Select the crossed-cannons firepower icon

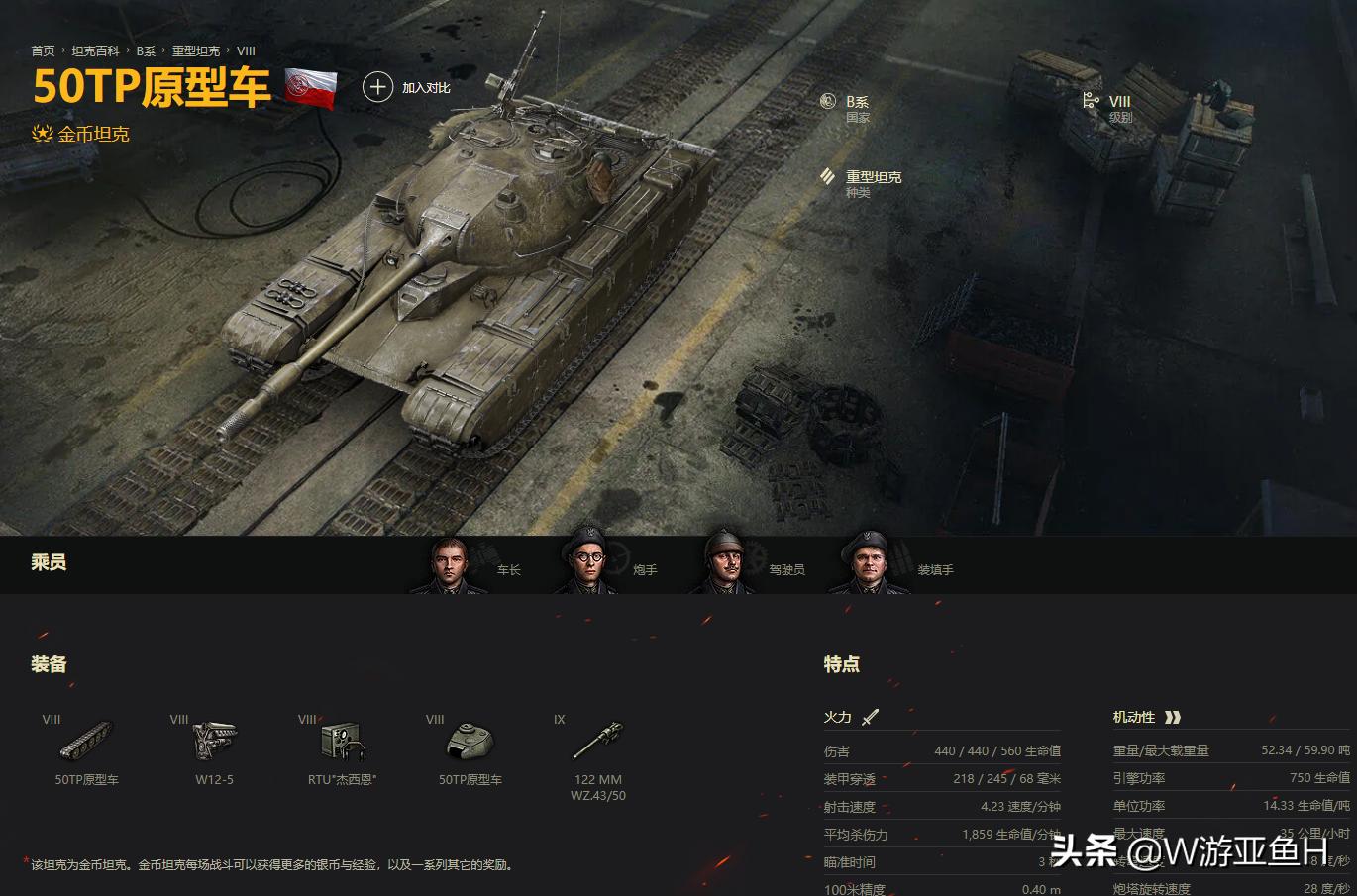[870, 716]
